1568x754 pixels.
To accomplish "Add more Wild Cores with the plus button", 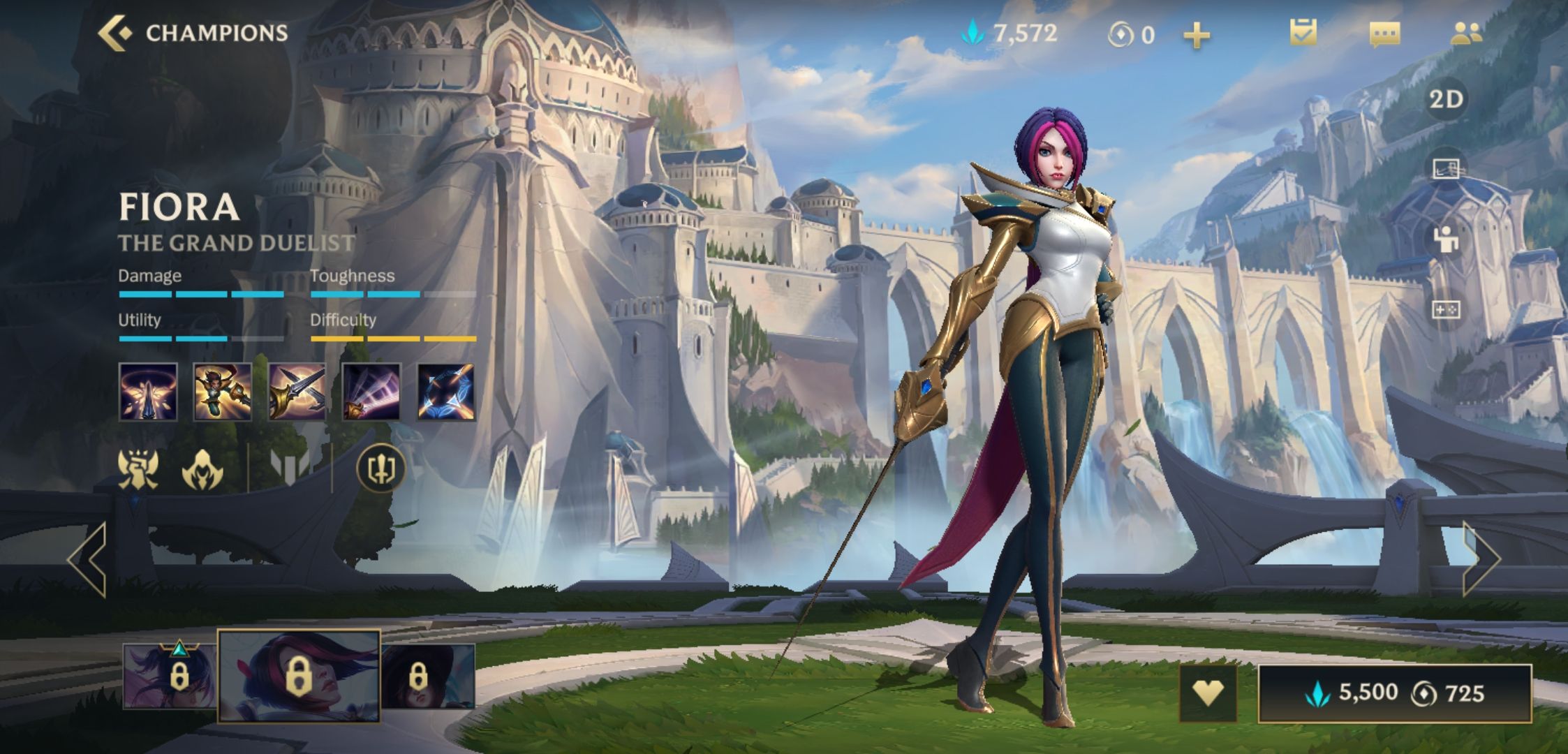I will pos(1196,35).
